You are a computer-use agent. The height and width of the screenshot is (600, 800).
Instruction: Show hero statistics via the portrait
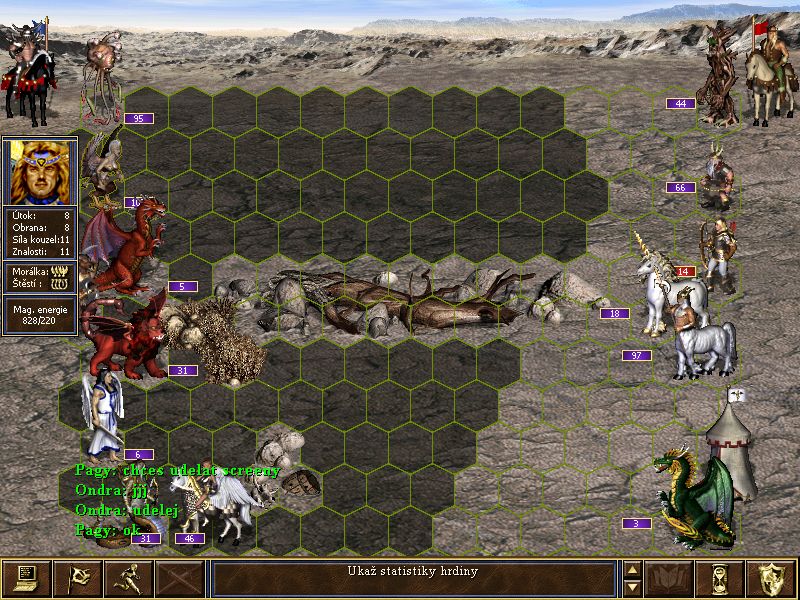pyautogui.click(x=40, y=171)
